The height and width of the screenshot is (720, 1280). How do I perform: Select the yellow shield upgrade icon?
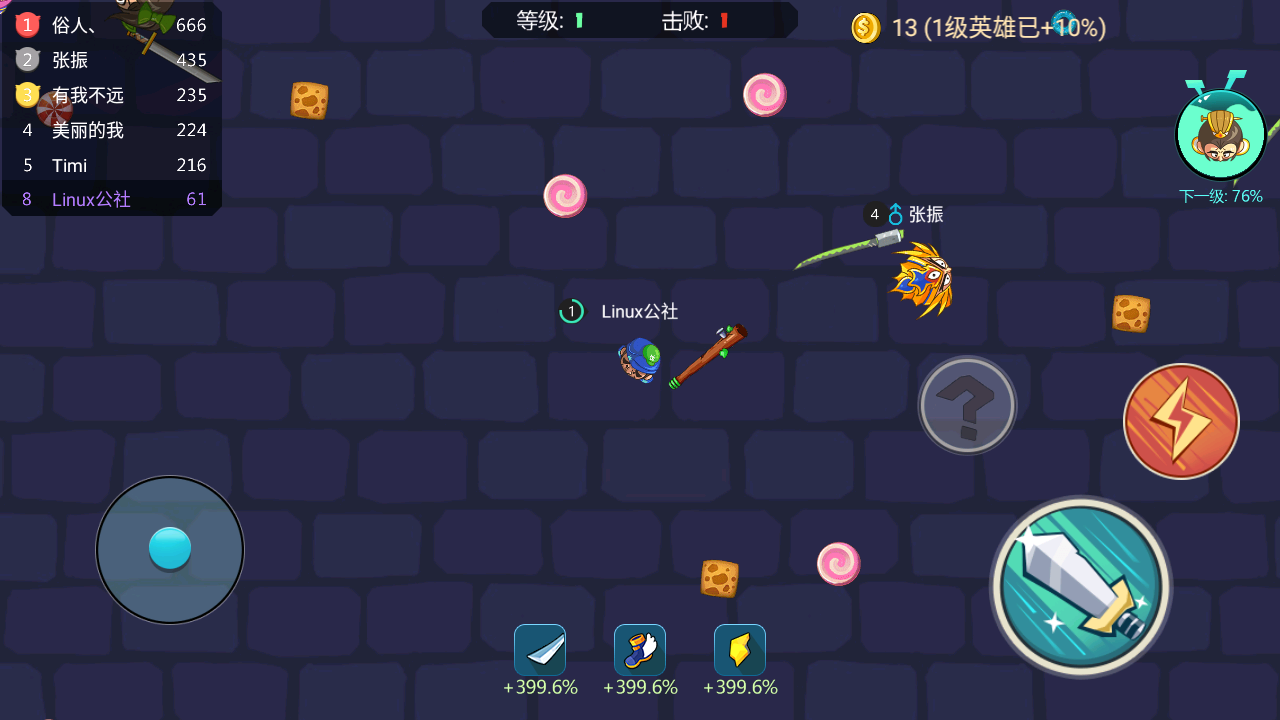[x=740, y=649]
